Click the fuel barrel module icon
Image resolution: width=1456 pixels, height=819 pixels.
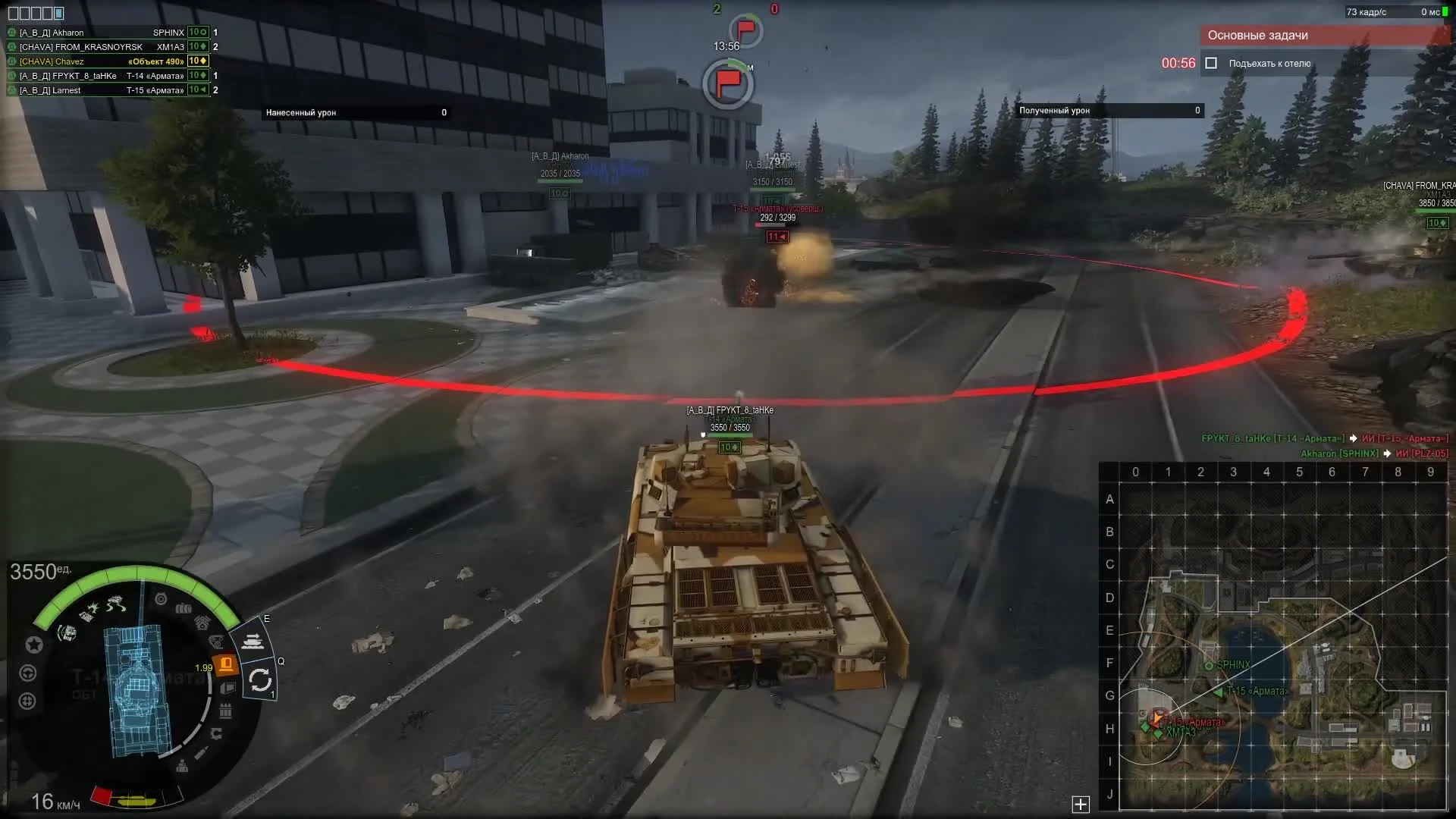pyautogui.click(x=184, y=608)
